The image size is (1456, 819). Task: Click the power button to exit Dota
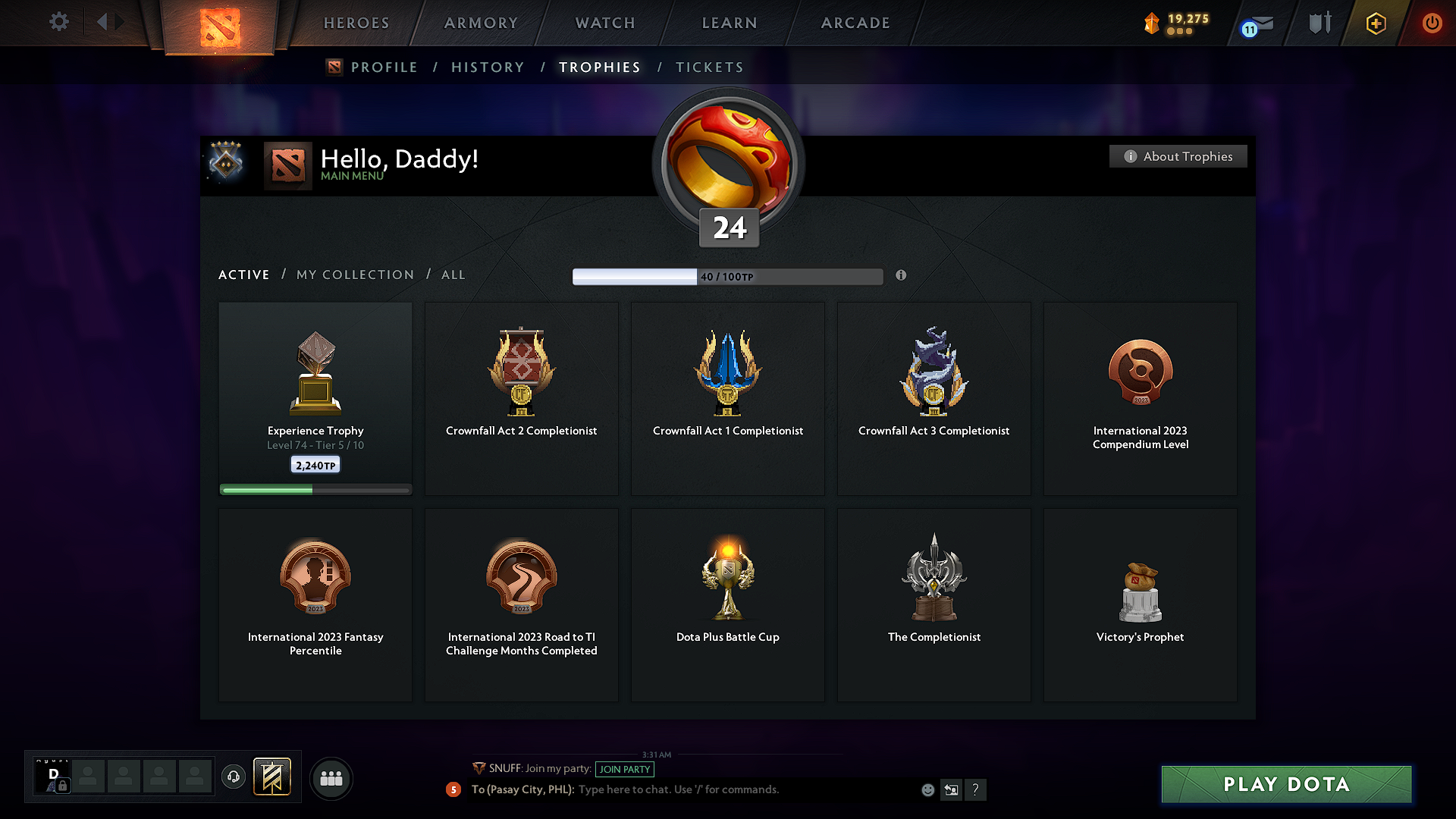[1432, 23]
